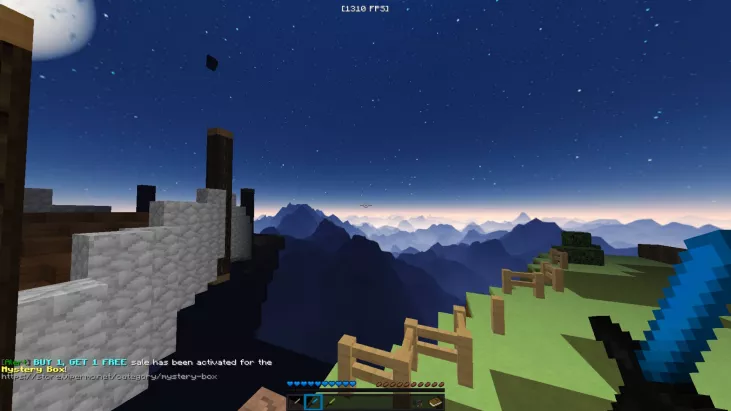The height and width of the screenshot is (411, 731).
Task: Select the yellow-green item in the third hotbar slot
Action: click(331, 402)
